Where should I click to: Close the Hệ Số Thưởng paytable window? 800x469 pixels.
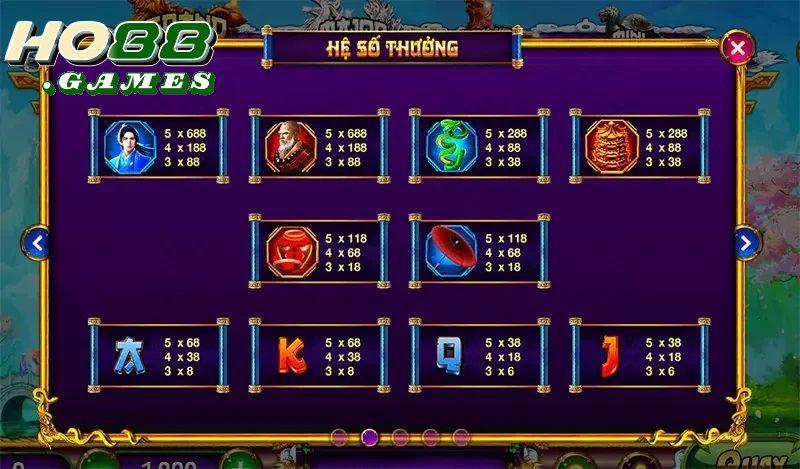click(x=738, y=48)
